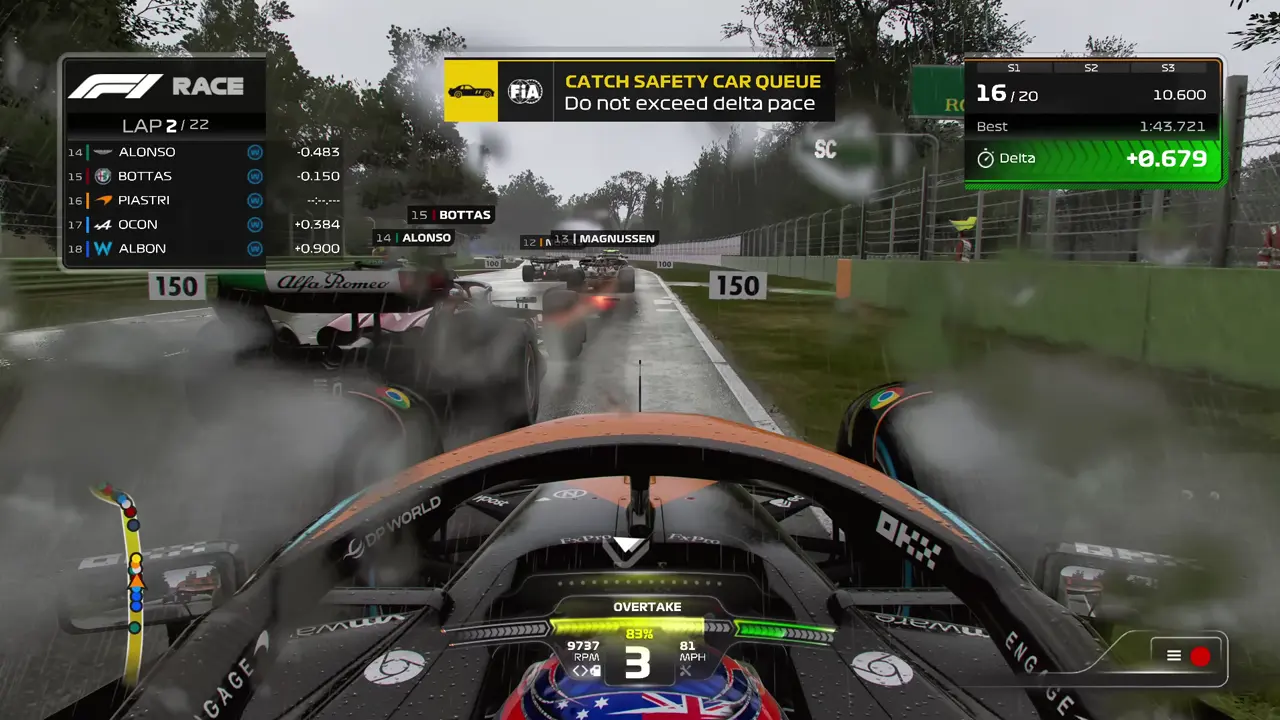Click the red record button
This screenshot has width=1280, height=720.
click(1200, 656)
